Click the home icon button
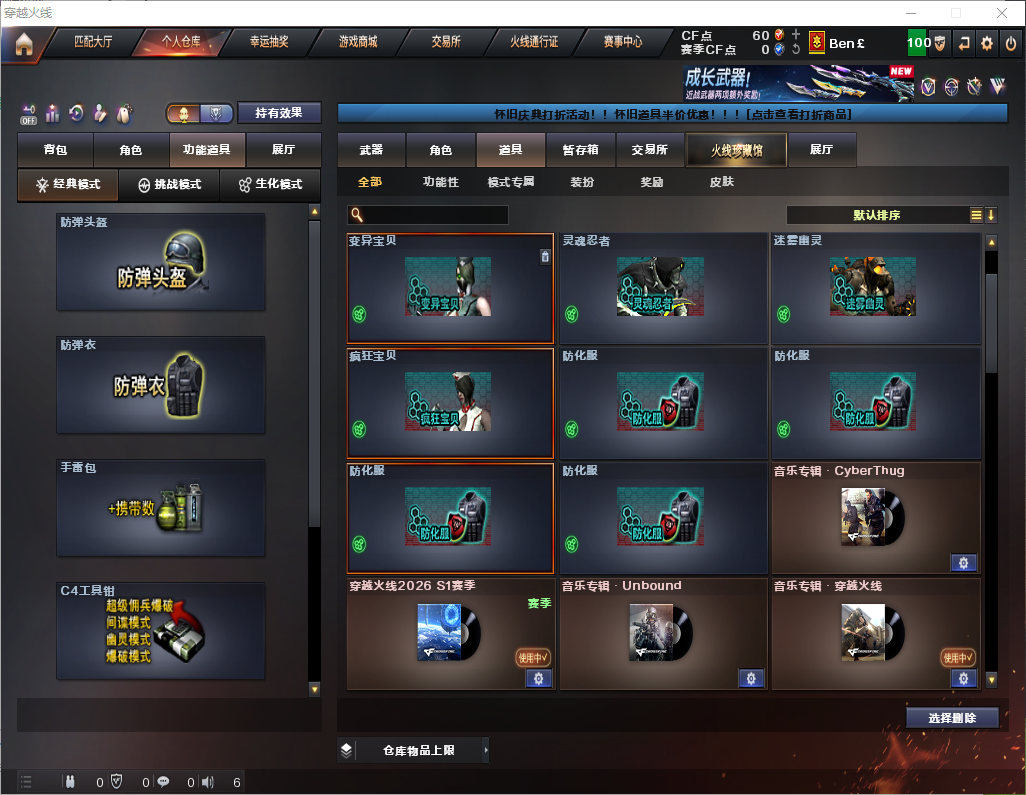Image resolution: width=1026 pixels, height=795 pixels. point(23,44)
